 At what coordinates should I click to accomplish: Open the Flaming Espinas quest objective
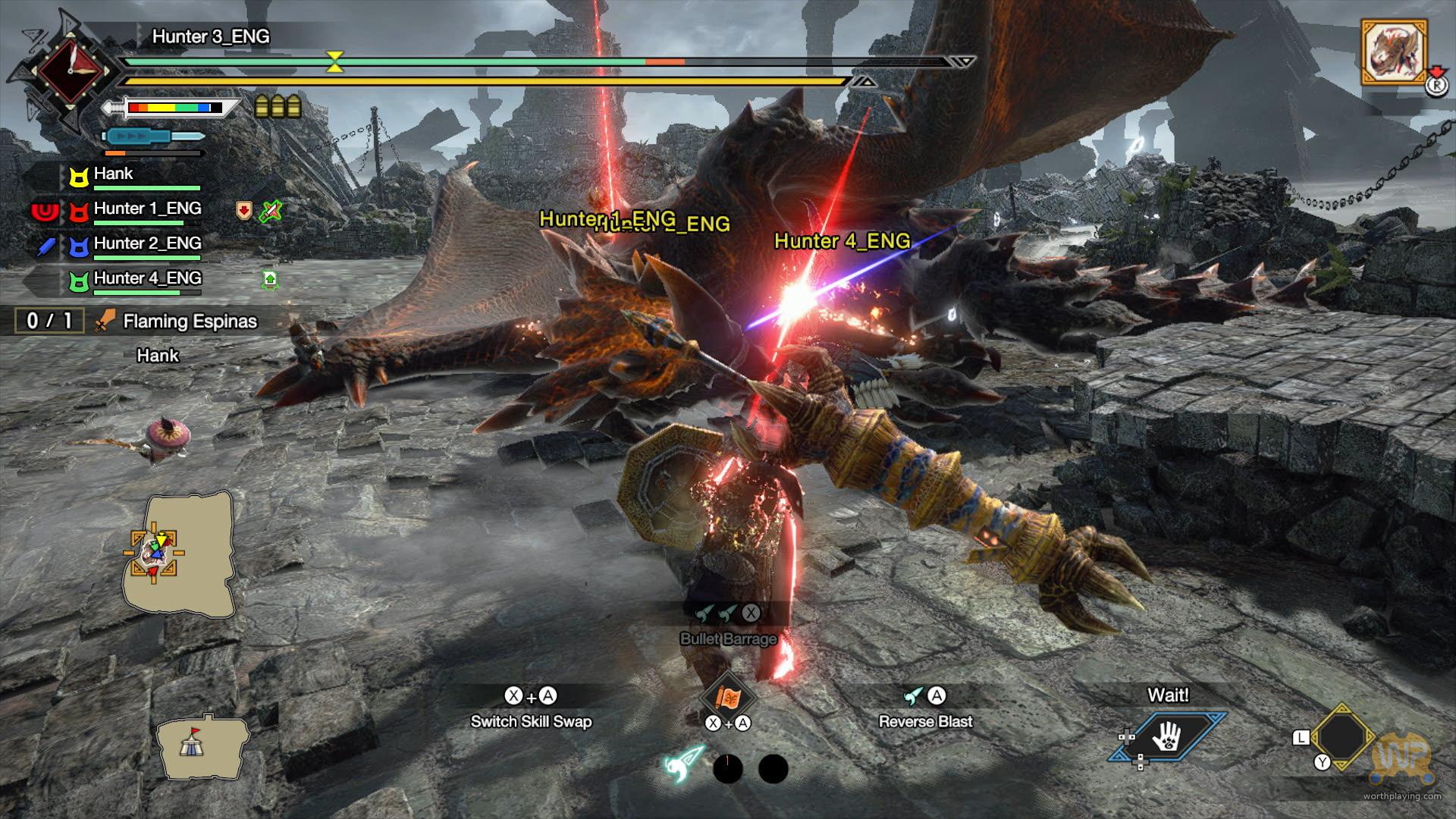point(190,322)
